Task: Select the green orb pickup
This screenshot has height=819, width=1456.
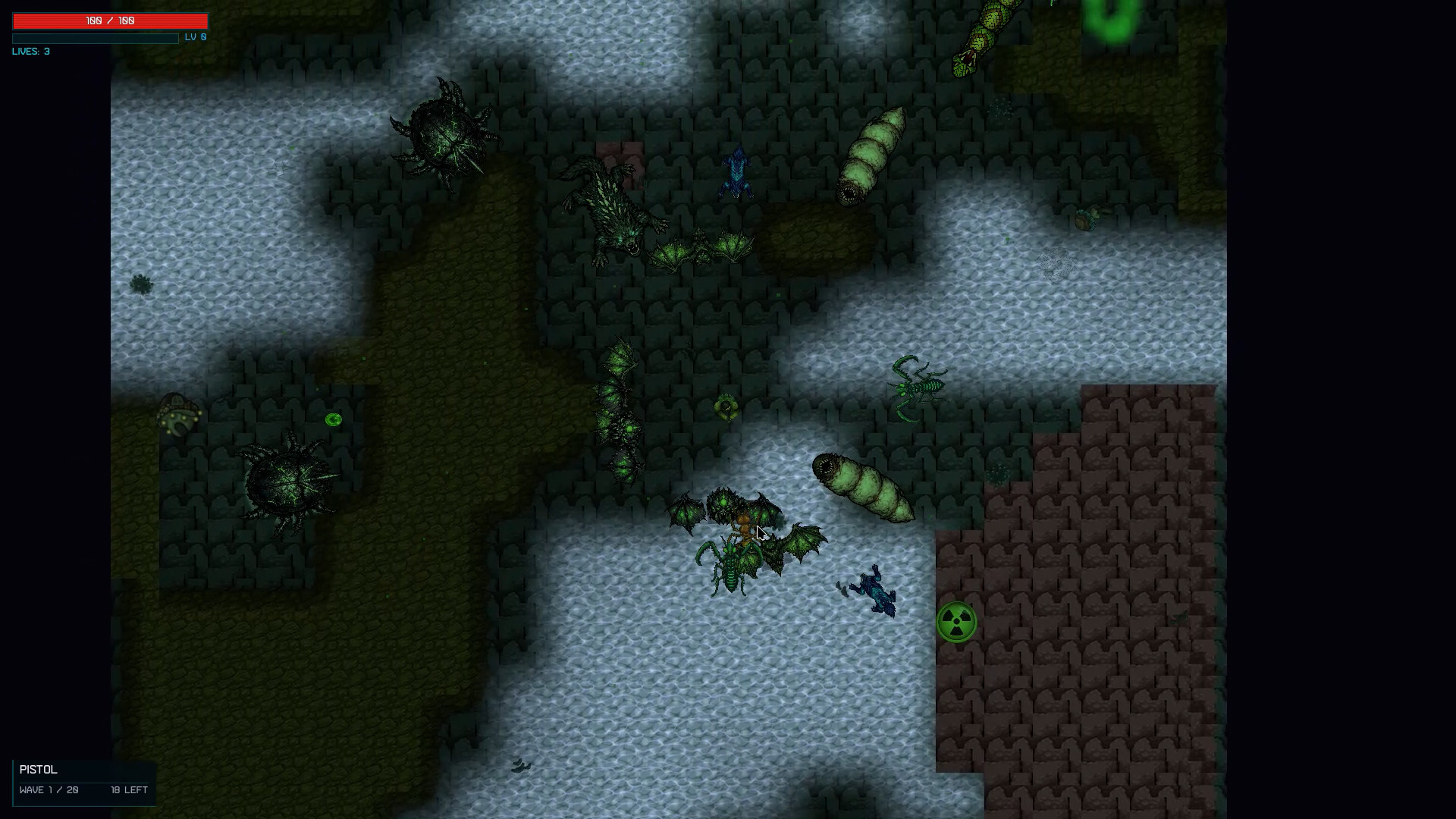Action: (334, 419)
